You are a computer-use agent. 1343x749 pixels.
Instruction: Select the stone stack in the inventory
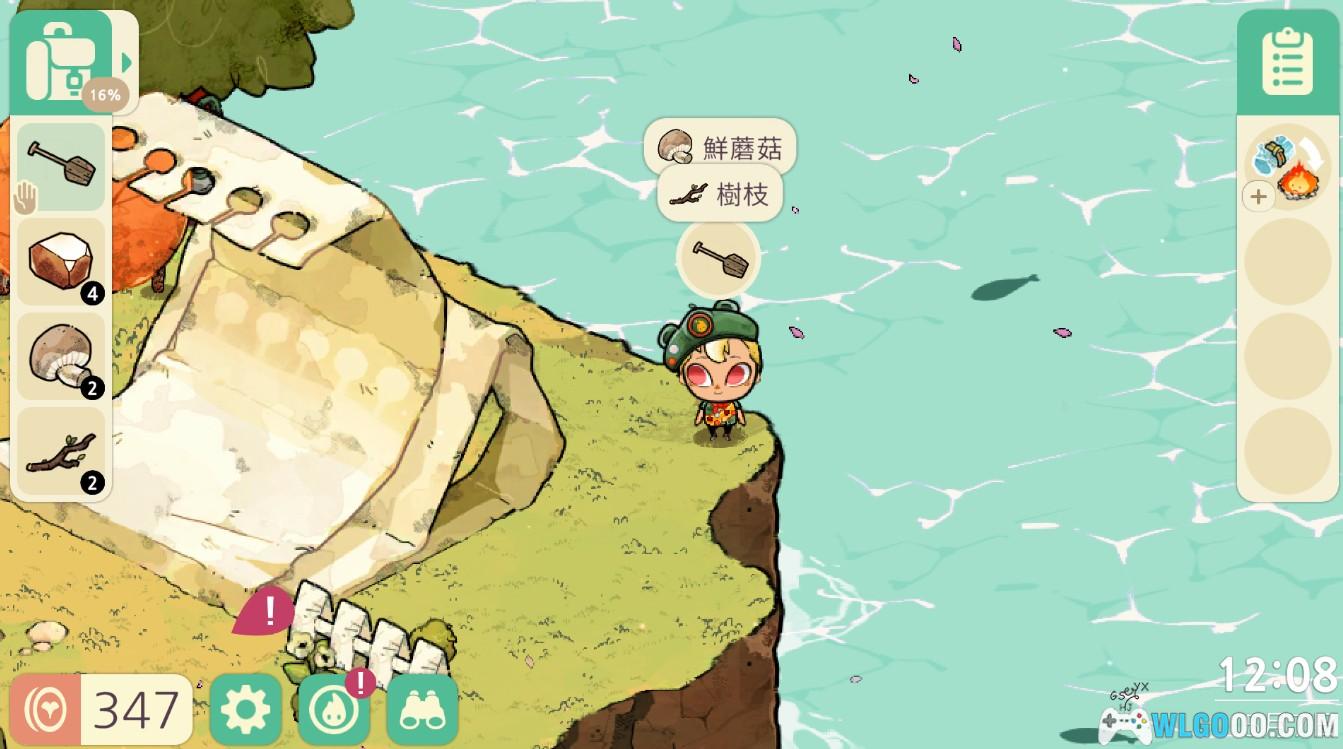(62, 260)
